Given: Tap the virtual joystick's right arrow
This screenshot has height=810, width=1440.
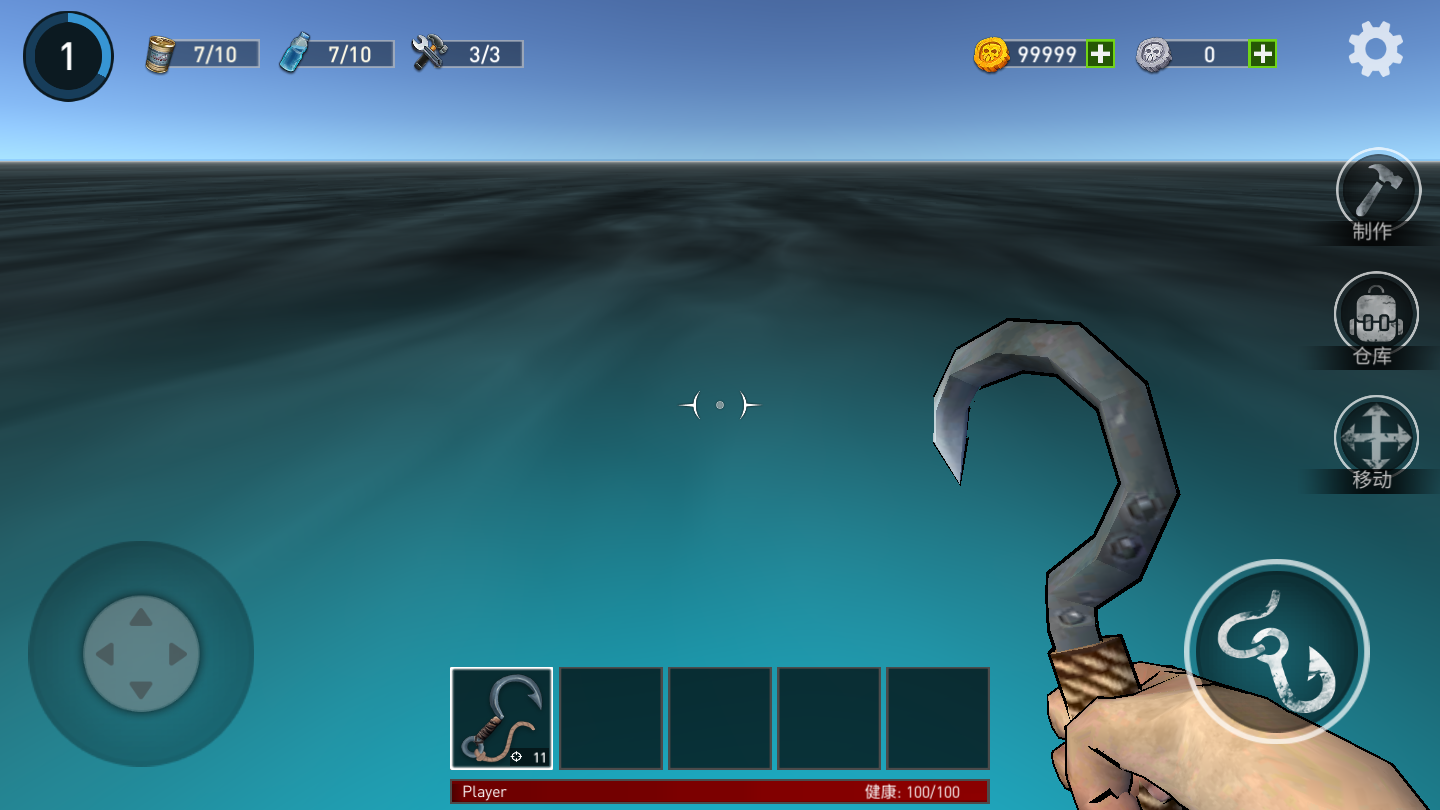Looking at the screenshot, I should (178, 655).
